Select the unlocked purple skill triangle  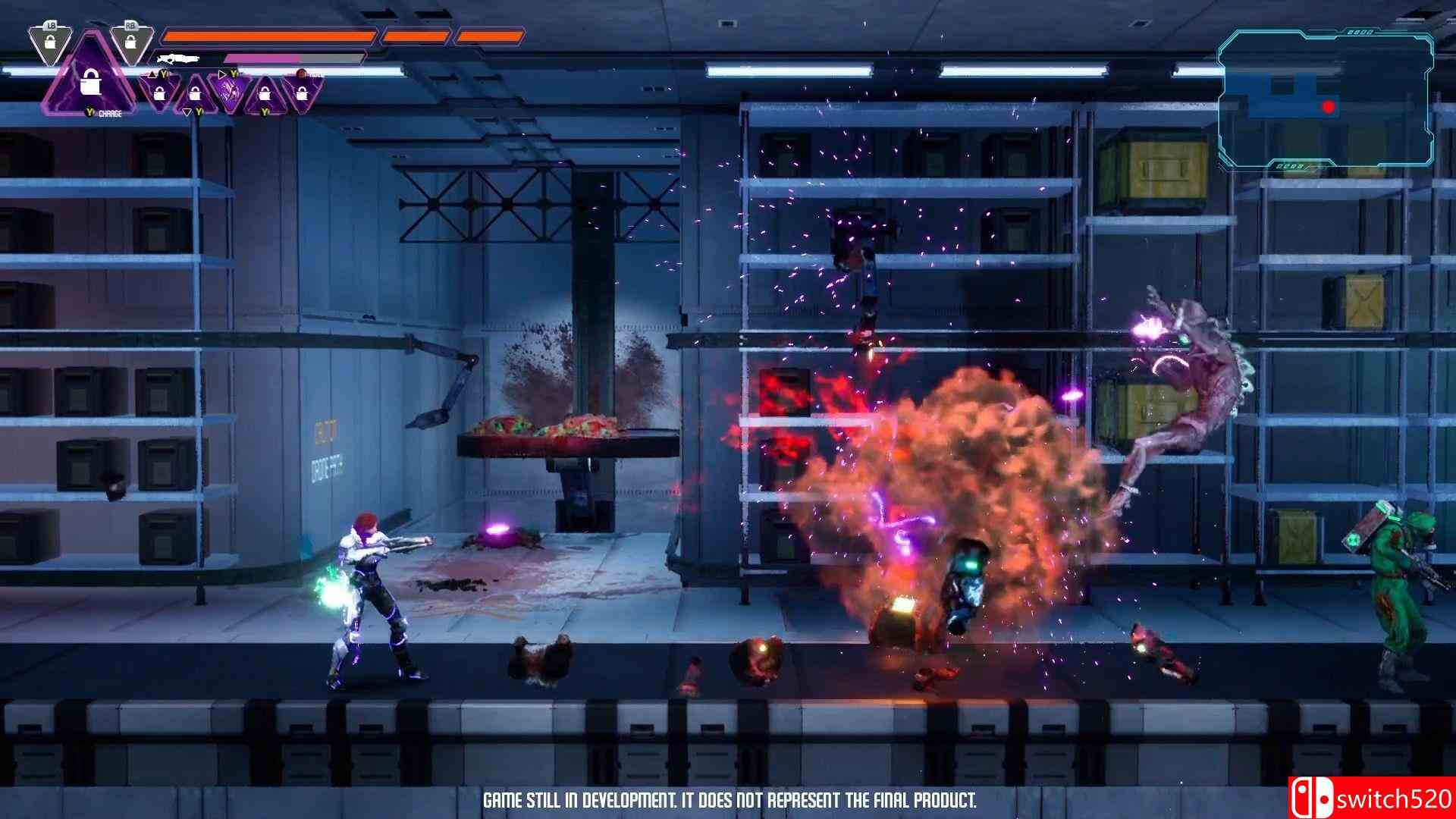(229, 89)
